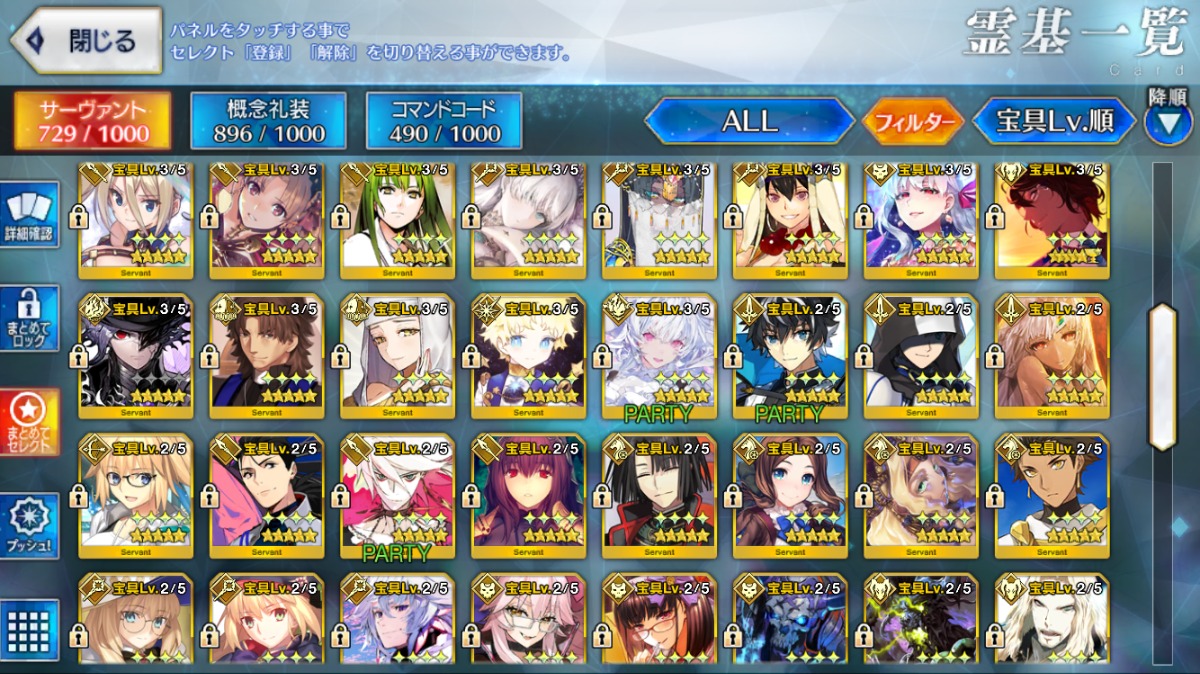This screenshot has height=674, width=1200.
Task: Close the spirit origin list with 閉じる
Action: point(86,41)
